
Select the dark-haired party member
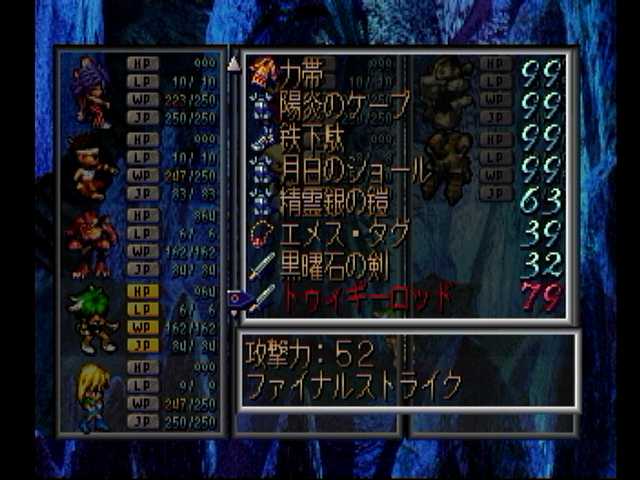(92, 166)
